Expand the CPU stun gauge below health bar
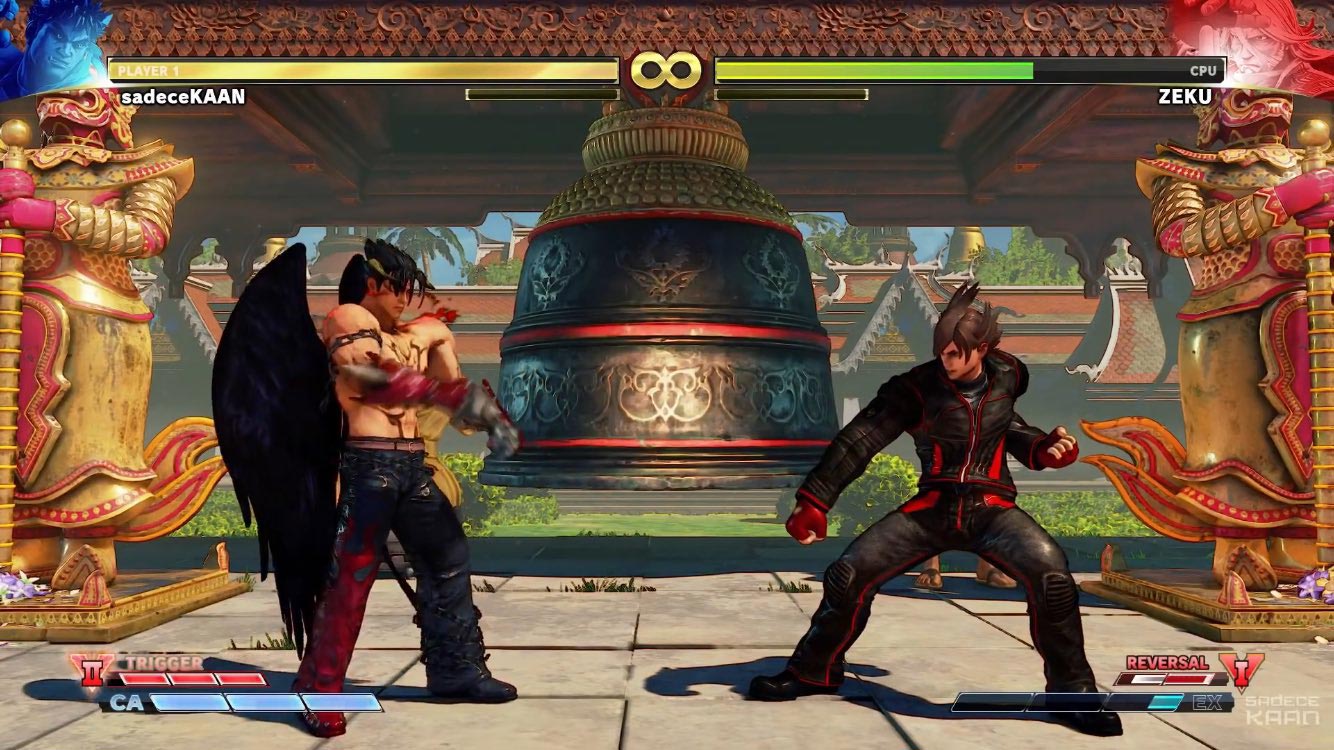Screen dimensions: 1334x750 pyautogui.click(x=795, y=93)
